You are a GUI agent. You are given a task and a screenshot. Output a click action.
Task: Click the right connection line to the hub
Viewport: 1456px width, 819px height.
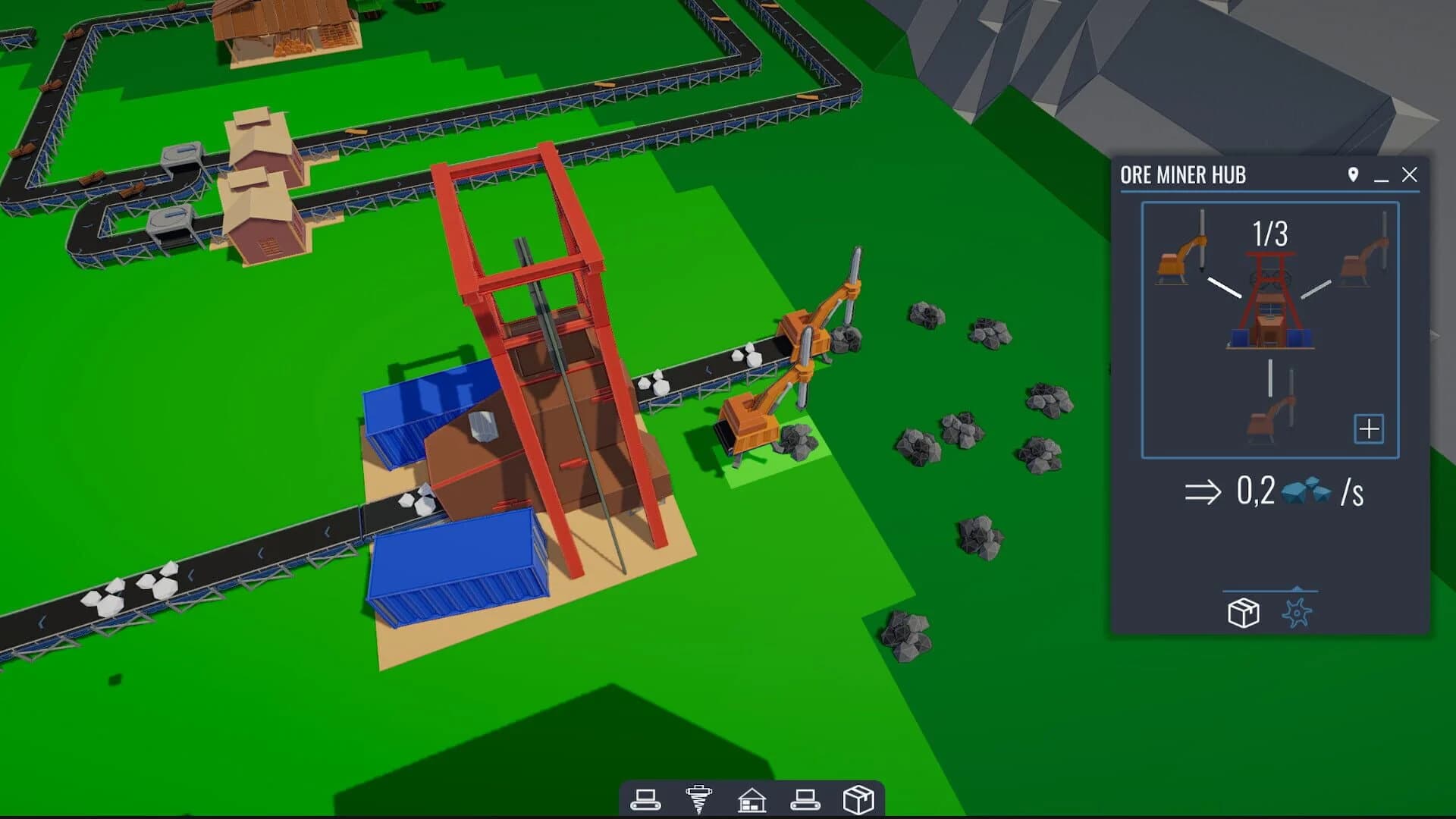coord(1316,289)
